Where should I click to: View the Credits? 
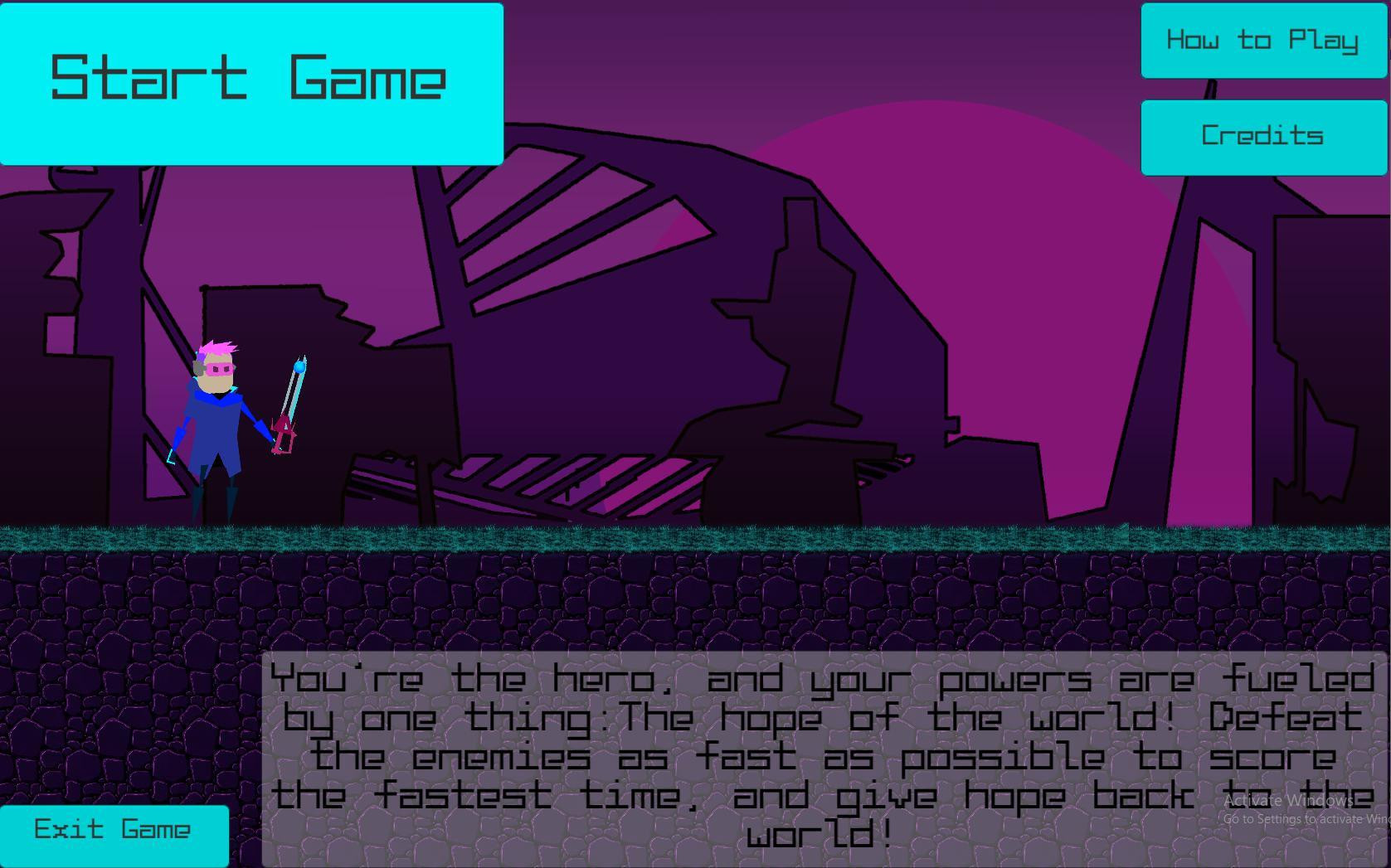tap(1263, 135)
